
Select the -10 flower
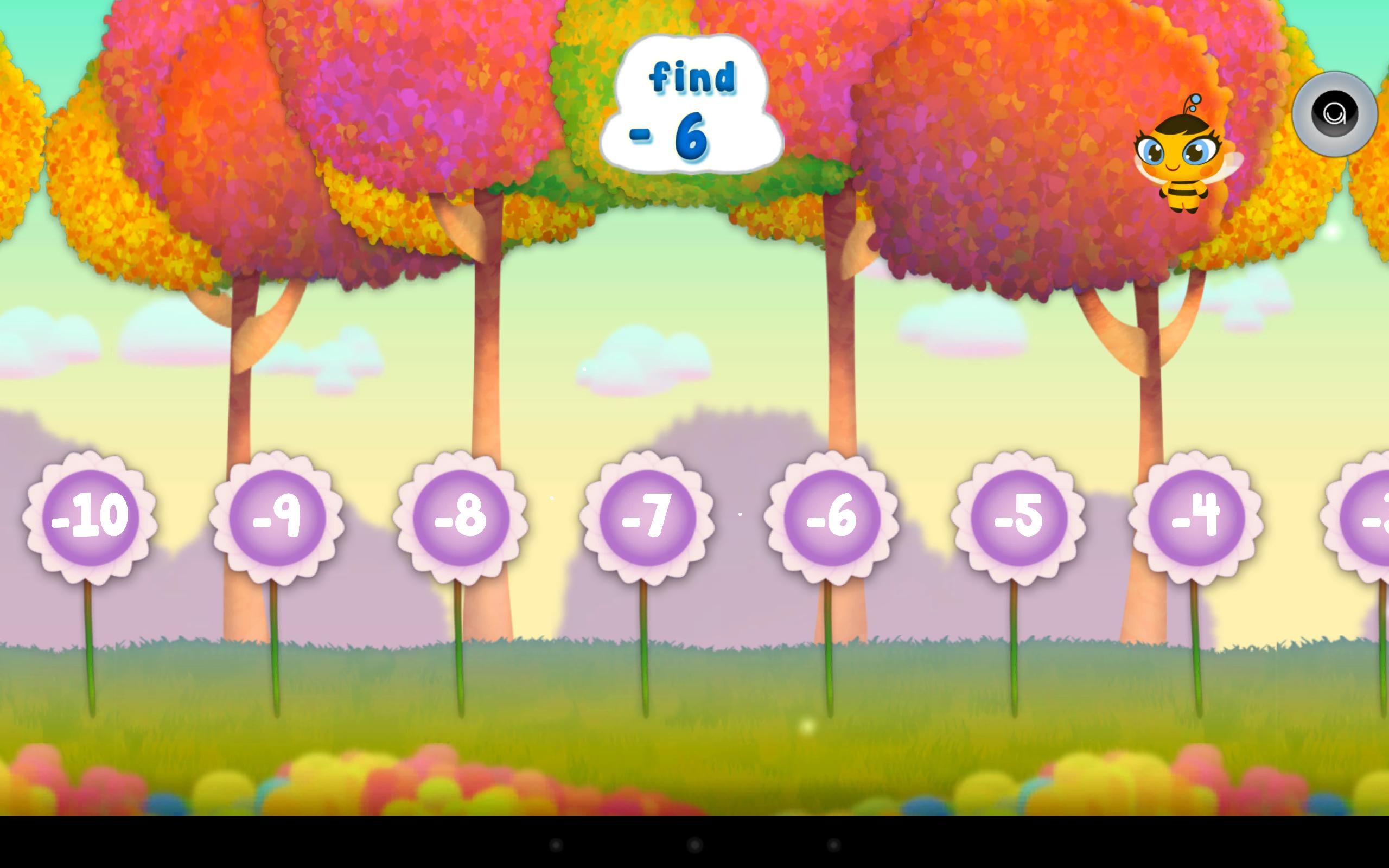point(89,515)
